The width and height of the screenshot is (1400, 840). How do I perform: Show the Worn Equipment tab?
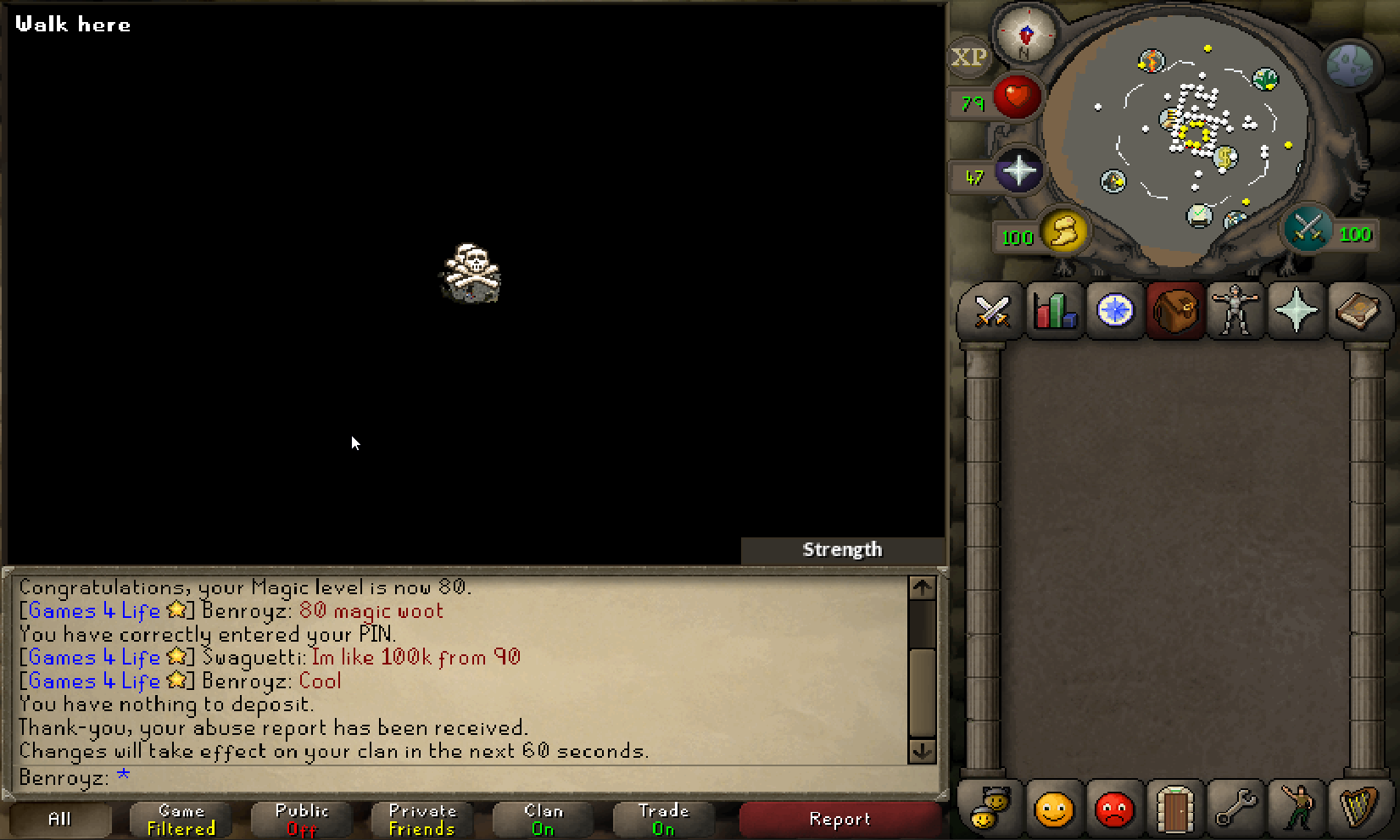click(x=1235, y=311)
